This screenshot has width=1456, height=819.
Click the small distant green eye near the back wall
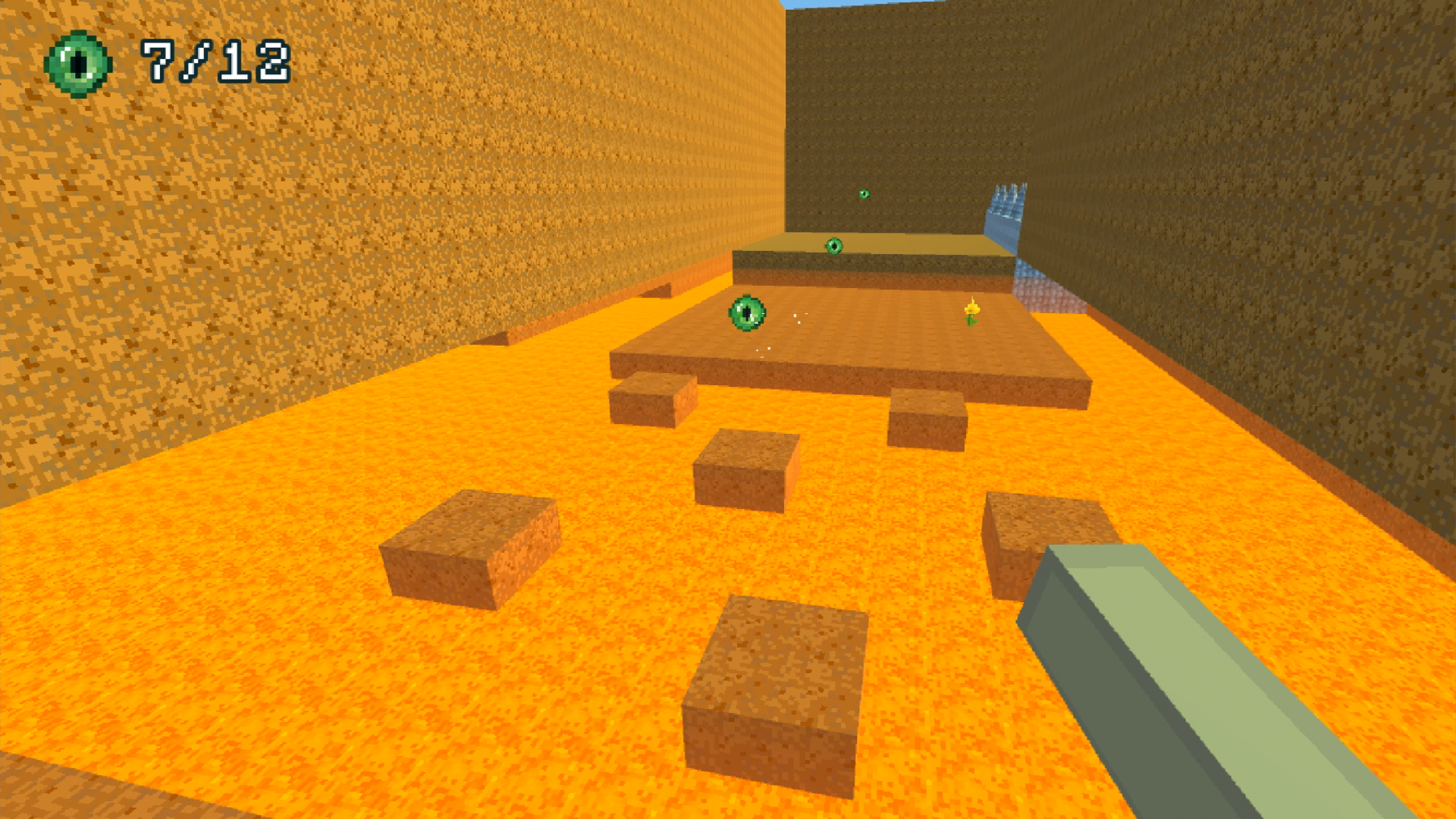tap(864, 194)
